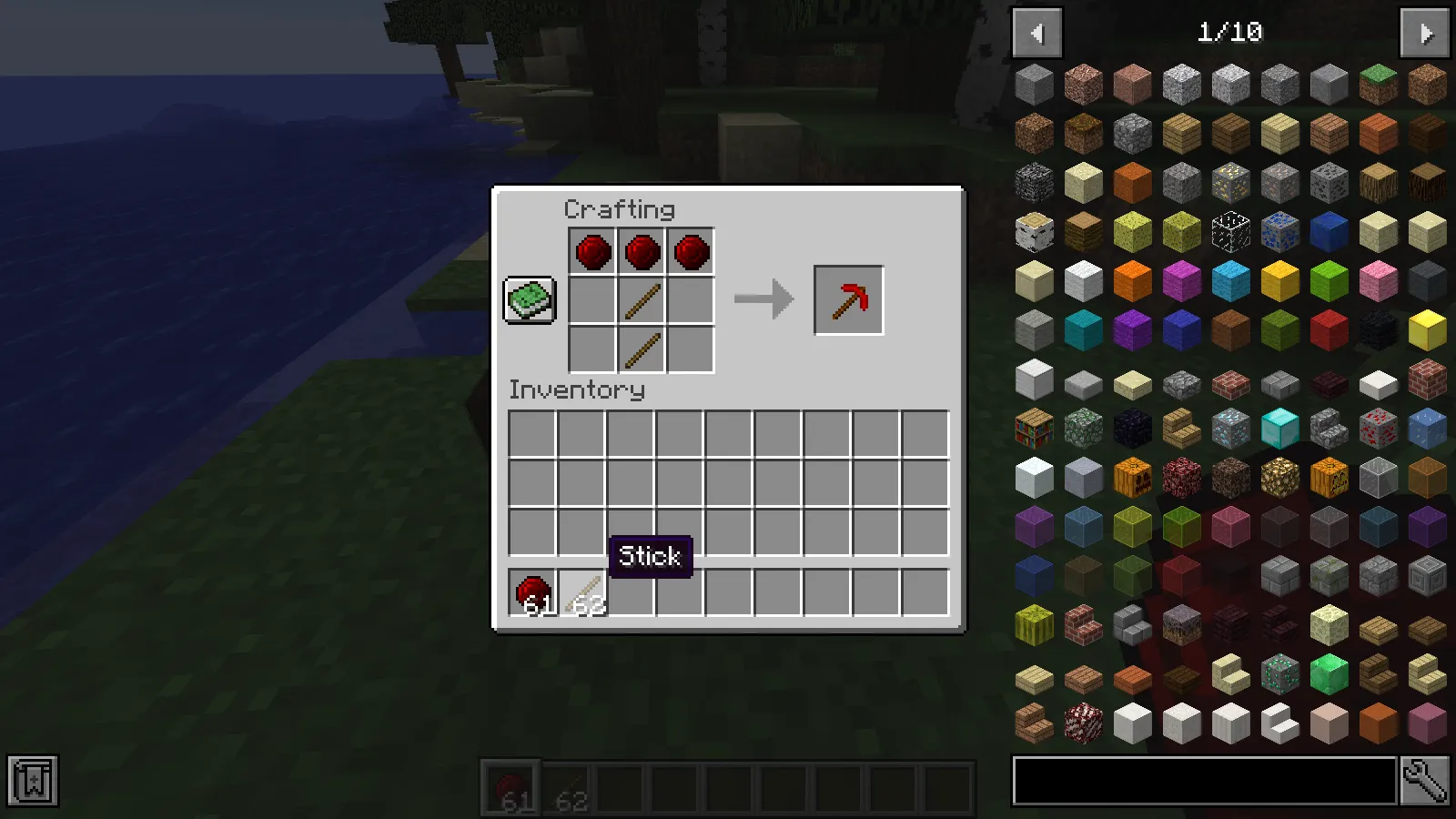Screen dimensions: 1456x819
Task: Select the diamond ore block in the item panel
Action: click(1229, 429)
